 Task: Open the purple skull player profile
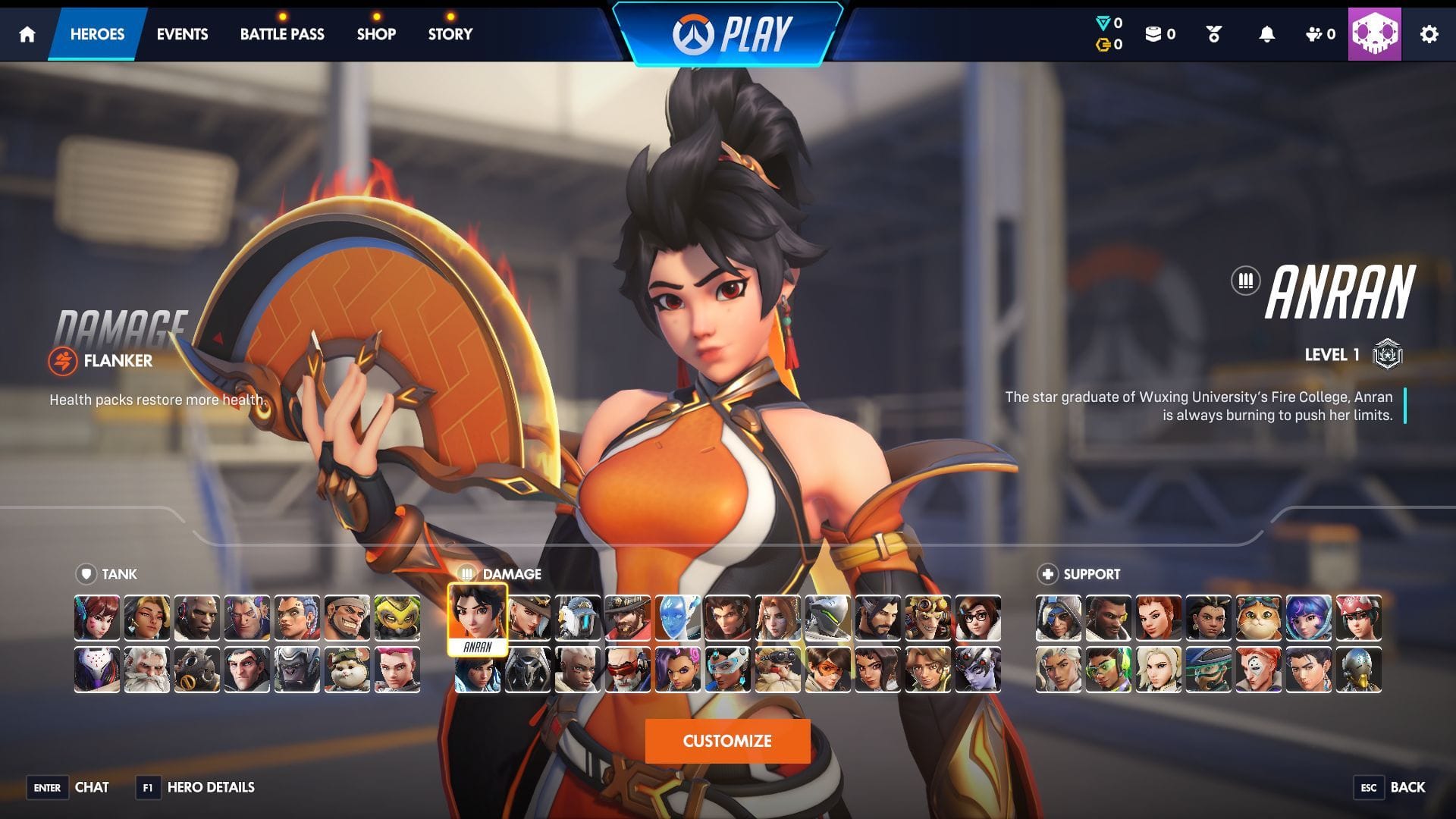point(1374,34)
